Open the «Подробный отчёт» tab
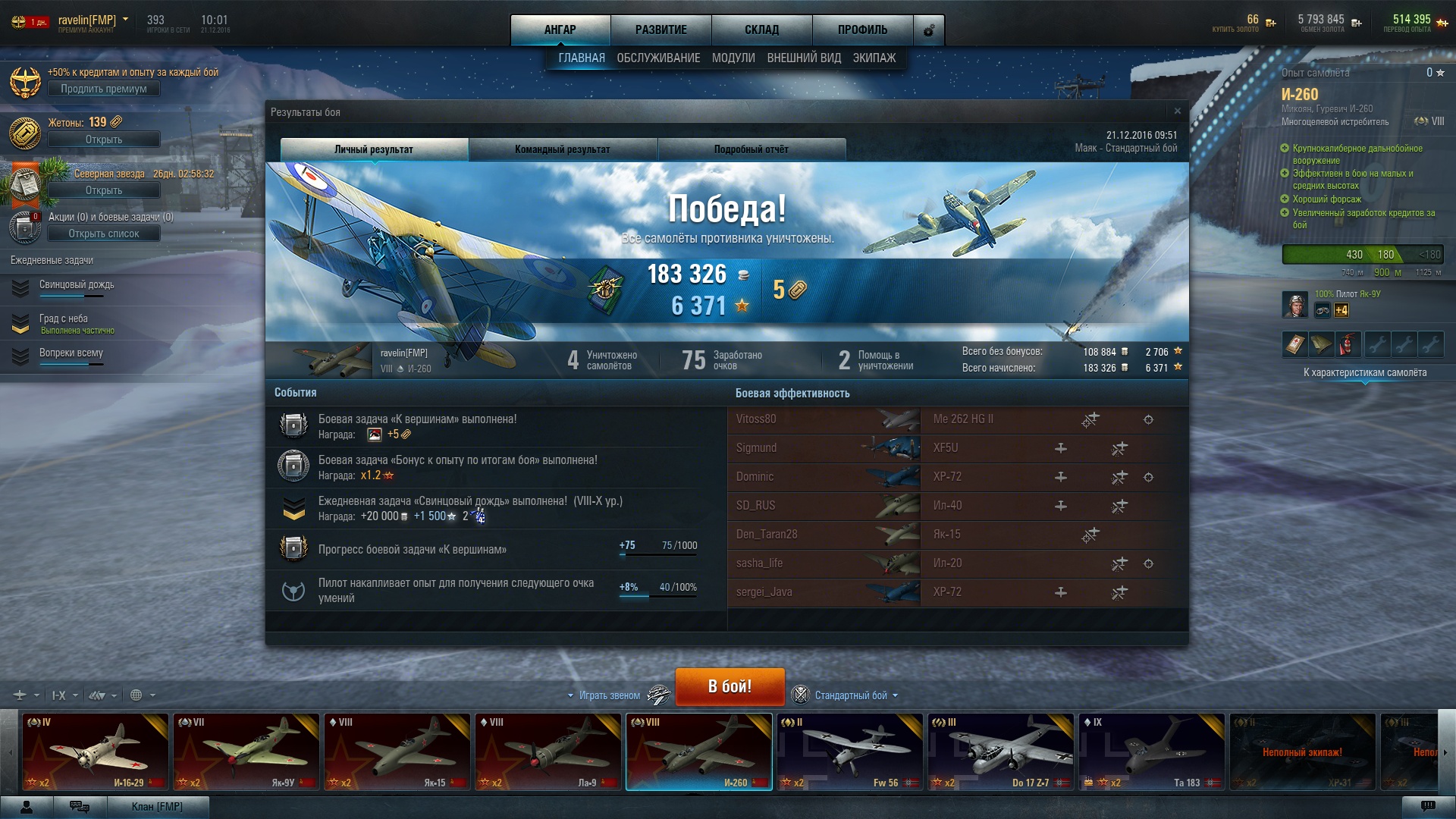The height and width of the screenshot is (819, 1456). coord(751,149)
